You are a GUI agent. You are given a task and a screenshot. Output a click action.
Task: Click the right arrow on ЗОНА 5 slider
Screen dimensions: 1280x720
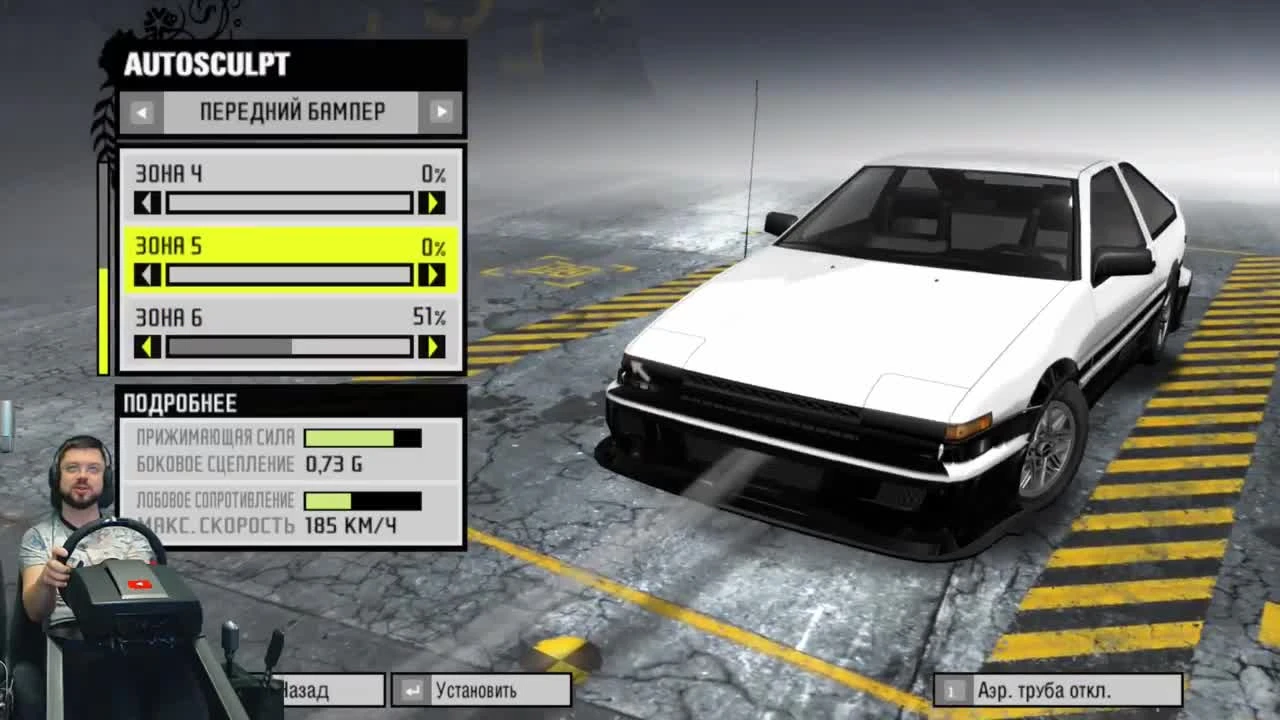pyautogui.click(x=434, y=274)
